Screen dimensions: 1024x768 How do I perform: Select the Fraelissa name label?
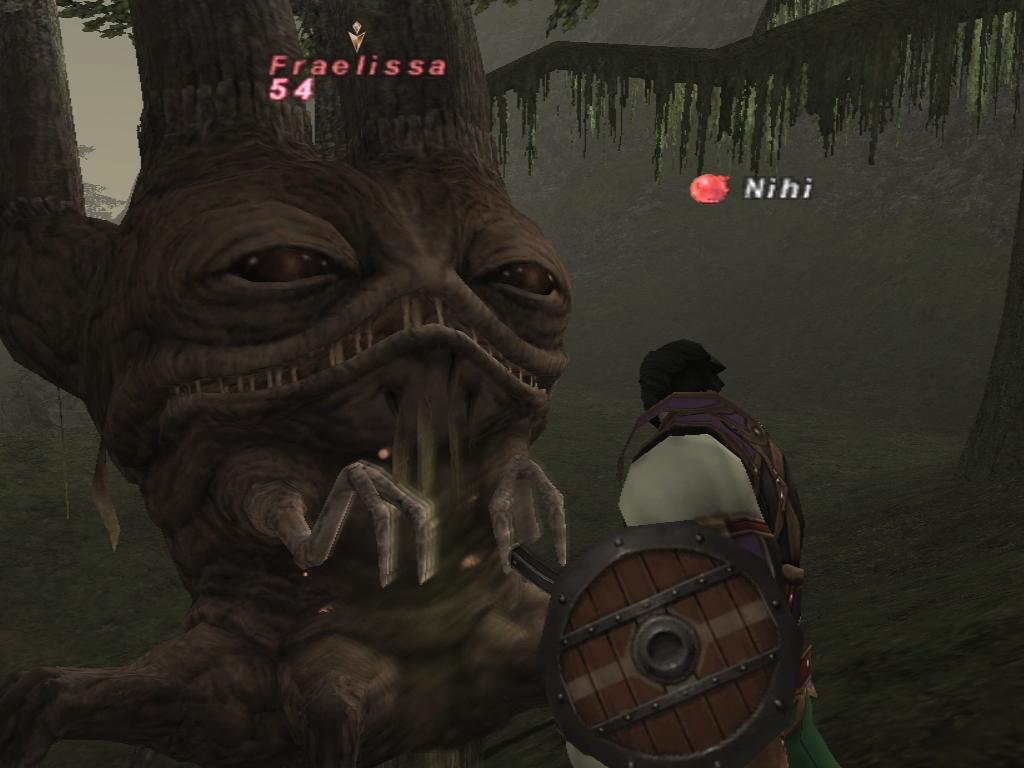coord(357,67)
